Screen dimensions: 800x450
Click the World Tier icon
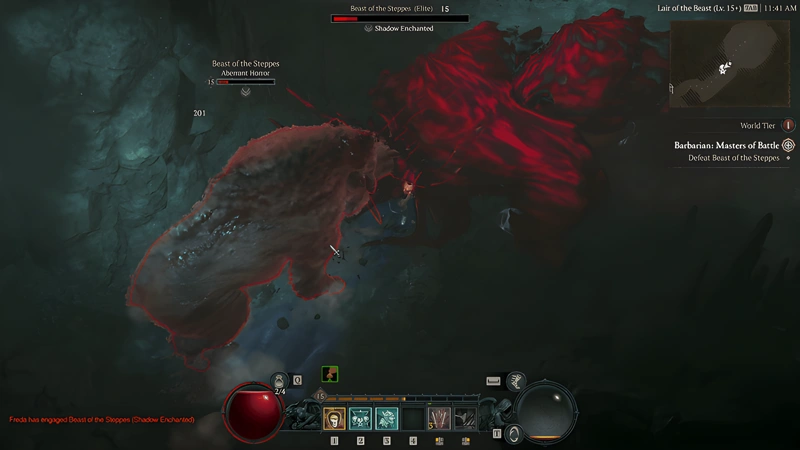point(788,126)
